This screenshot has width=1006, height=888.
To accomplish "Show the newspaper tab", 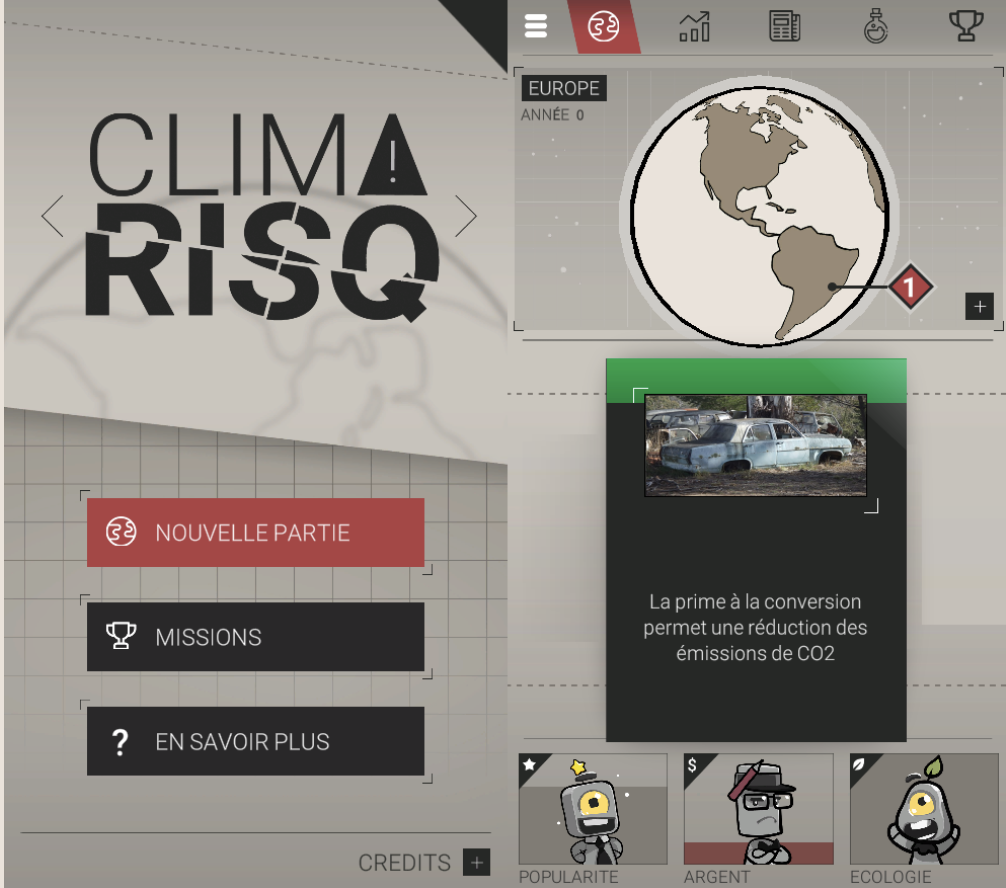I will point(785,26).
